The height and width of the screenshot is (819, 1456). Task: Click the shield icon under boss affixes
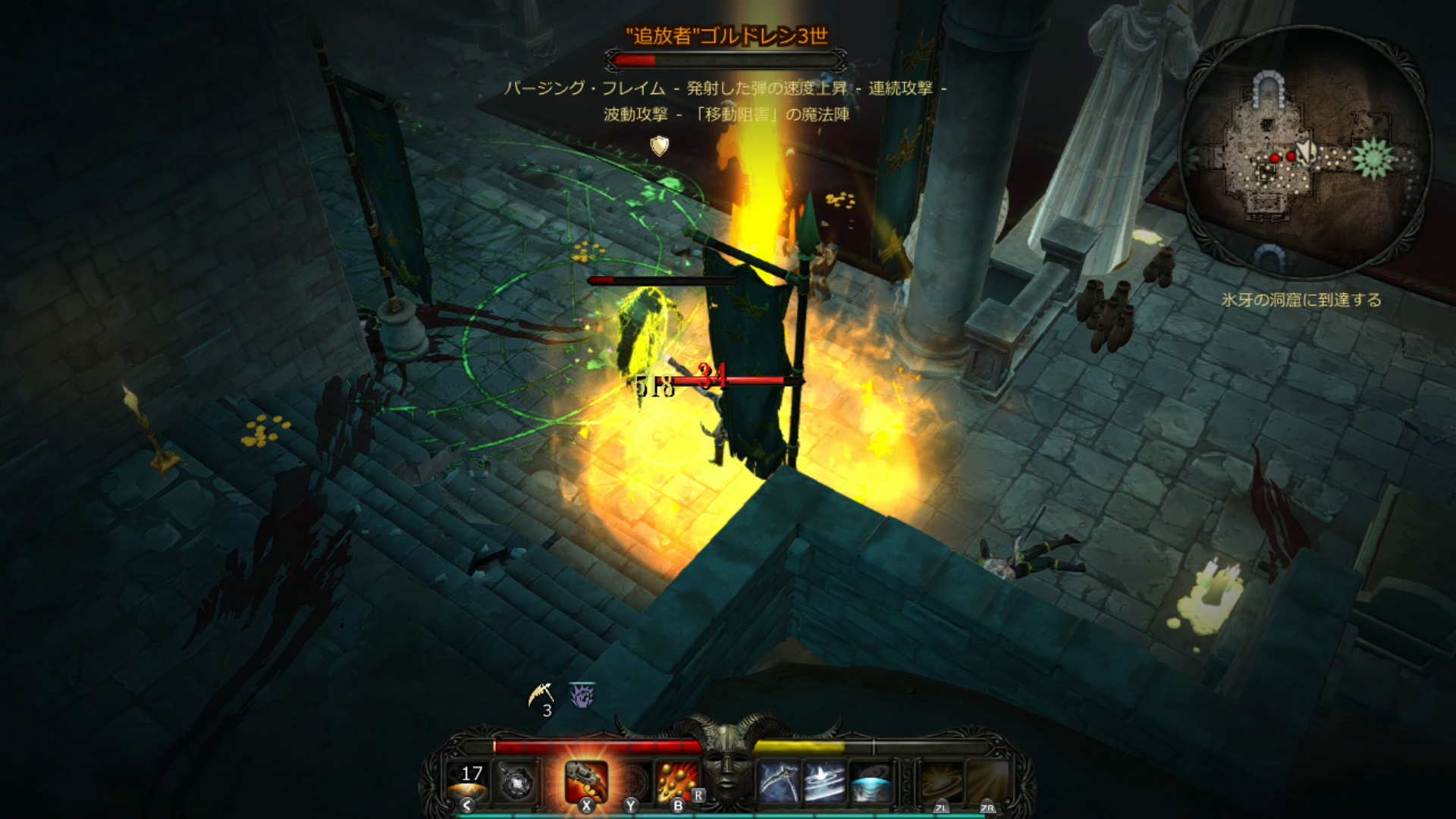[660, 146]
